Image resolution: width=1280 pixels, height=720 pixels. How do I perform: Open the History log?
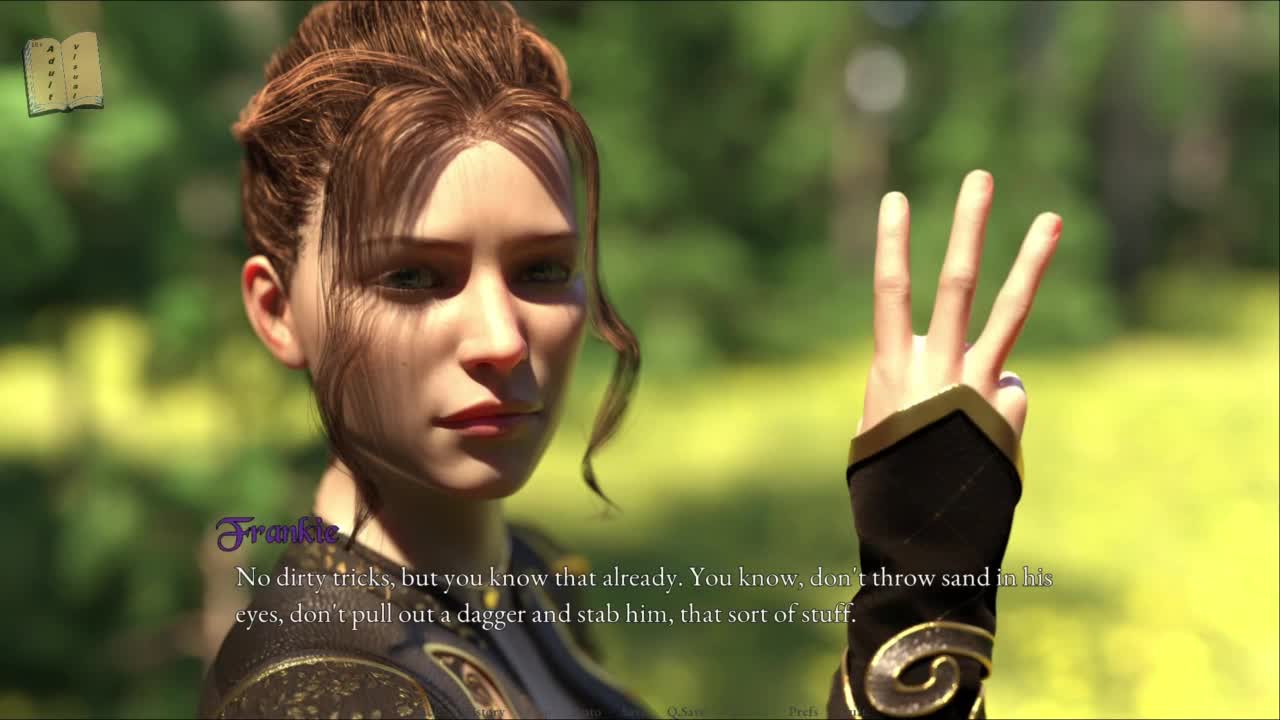pyautogui.click(x=486, y=712)
